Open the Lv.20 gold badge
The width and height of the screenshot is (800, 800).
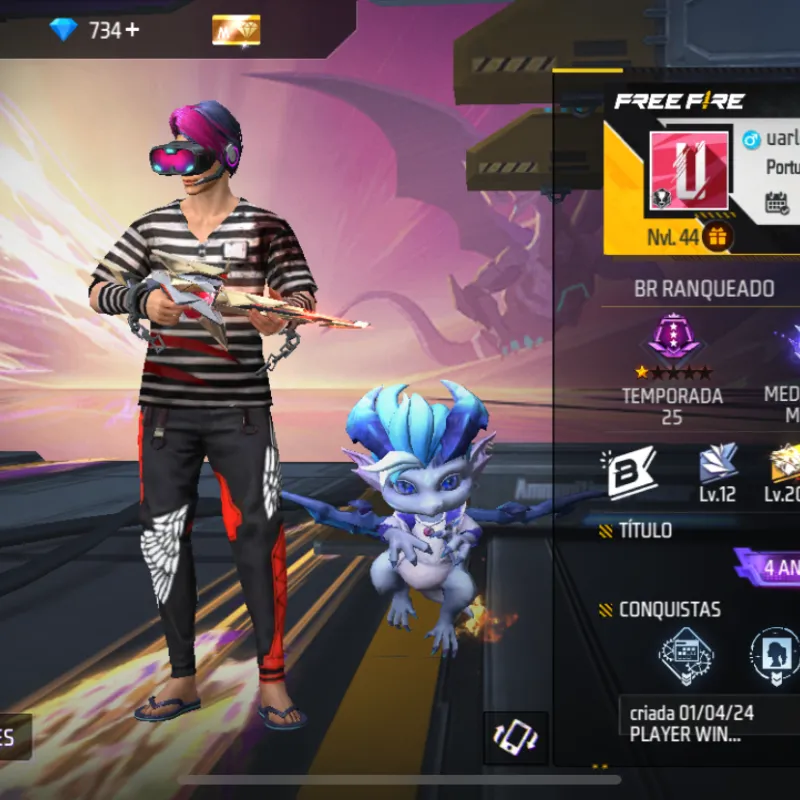(783, 465)
